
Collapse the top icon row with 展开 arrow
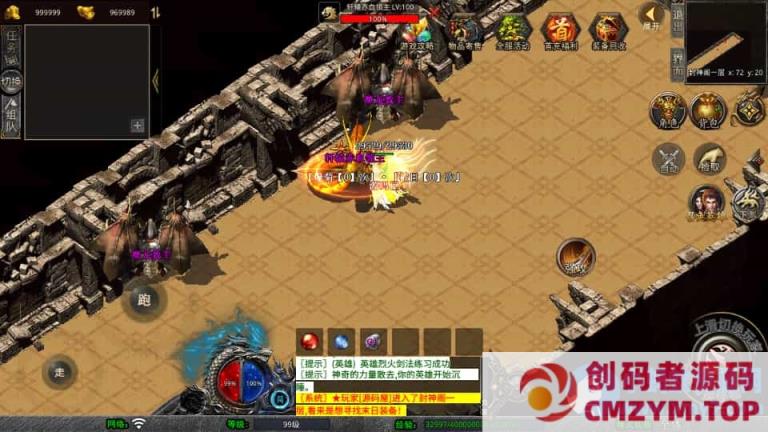coord(650,17)
